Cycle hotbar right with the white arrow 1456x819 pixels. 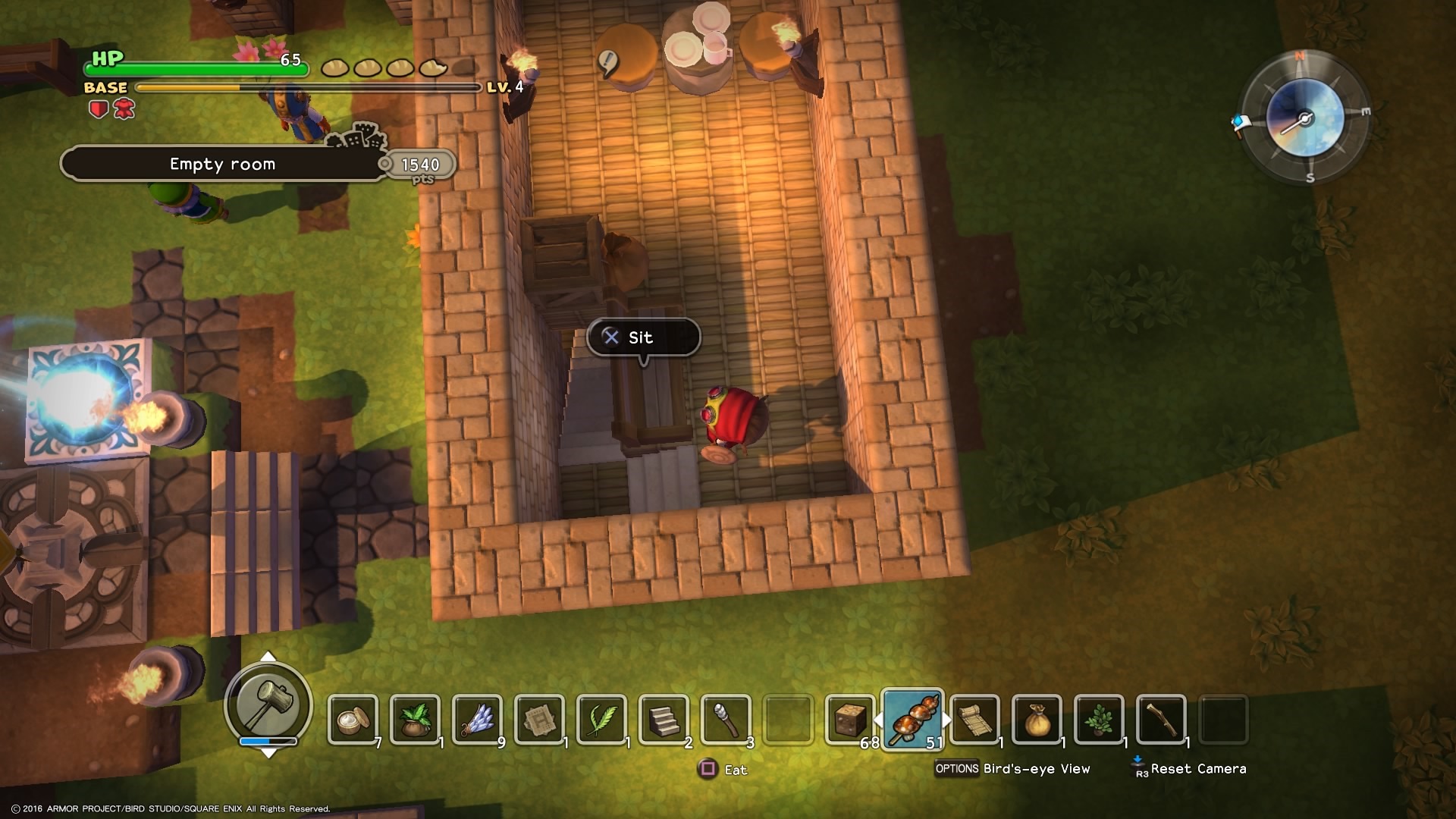(946, 719)
